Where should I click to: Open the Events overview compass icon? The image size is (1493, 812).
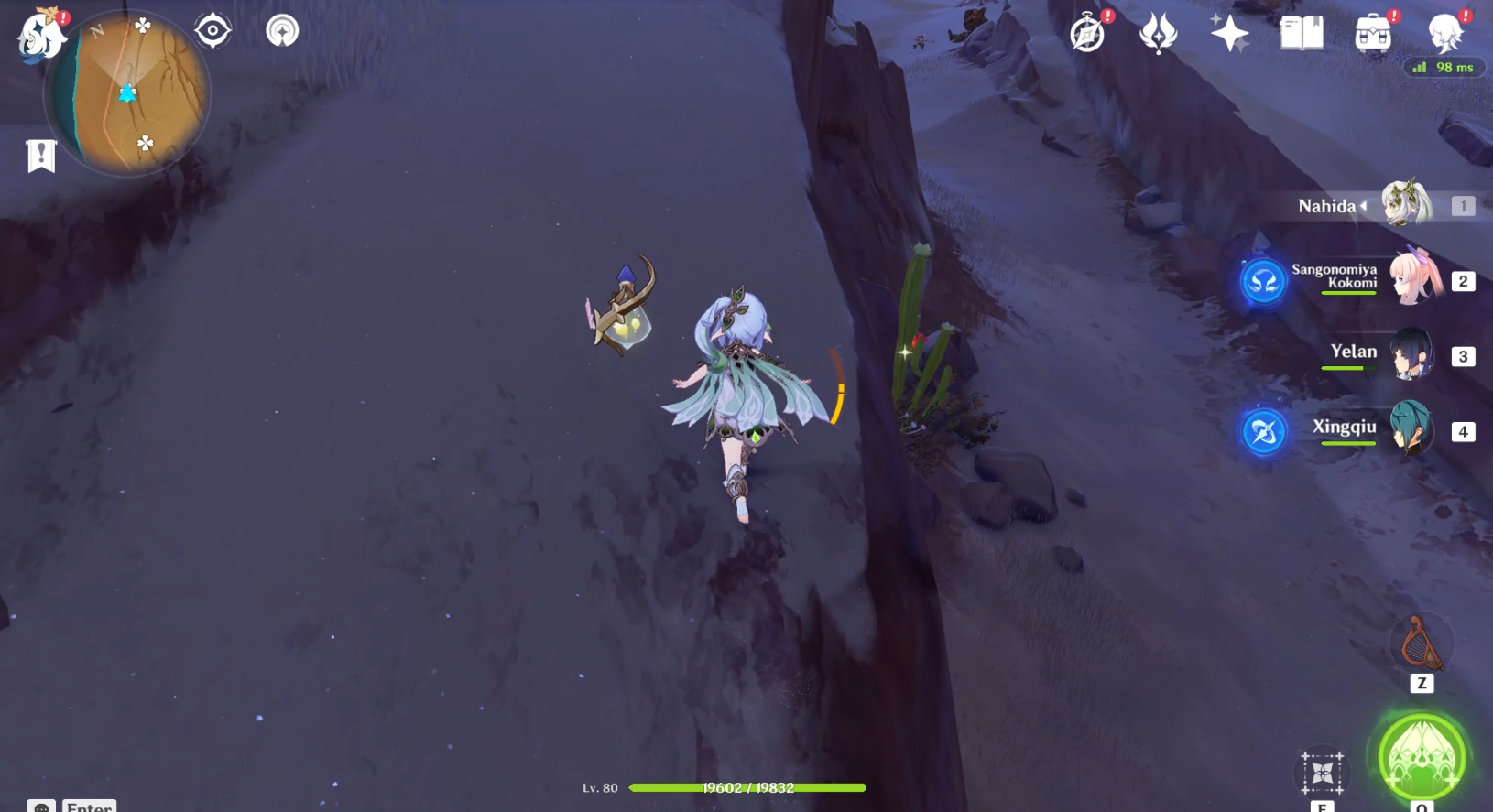point(1086,33)
